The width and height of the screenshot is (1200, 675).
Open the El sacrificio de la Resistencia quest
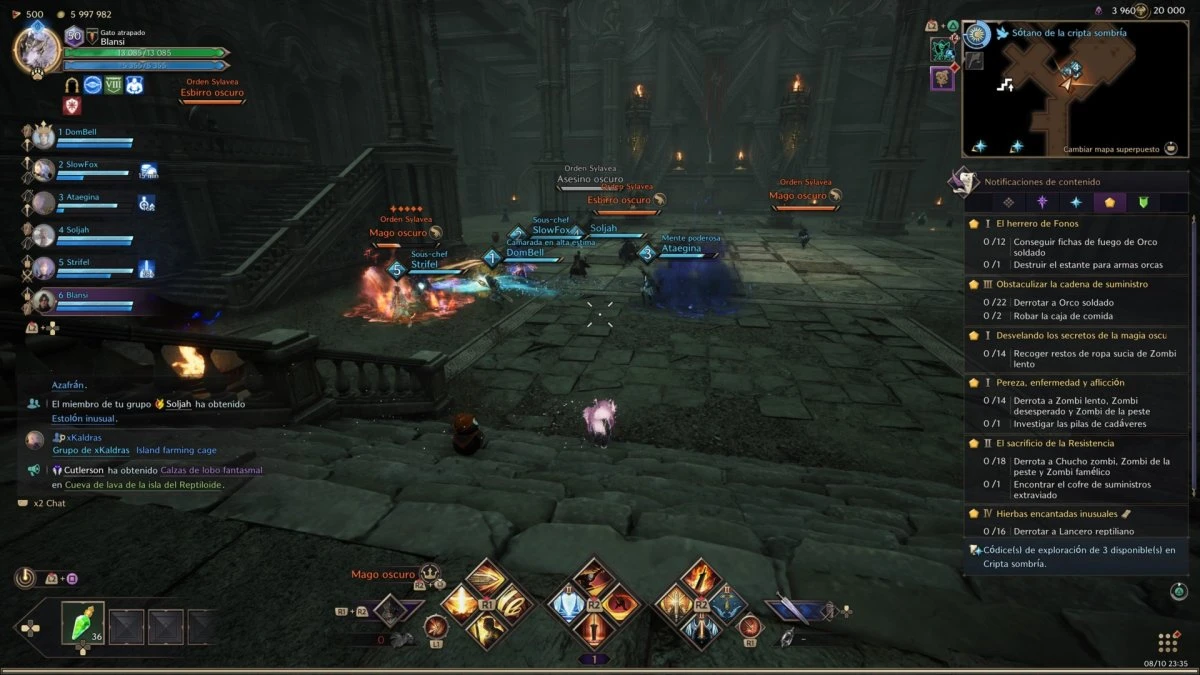[1055, 443]
